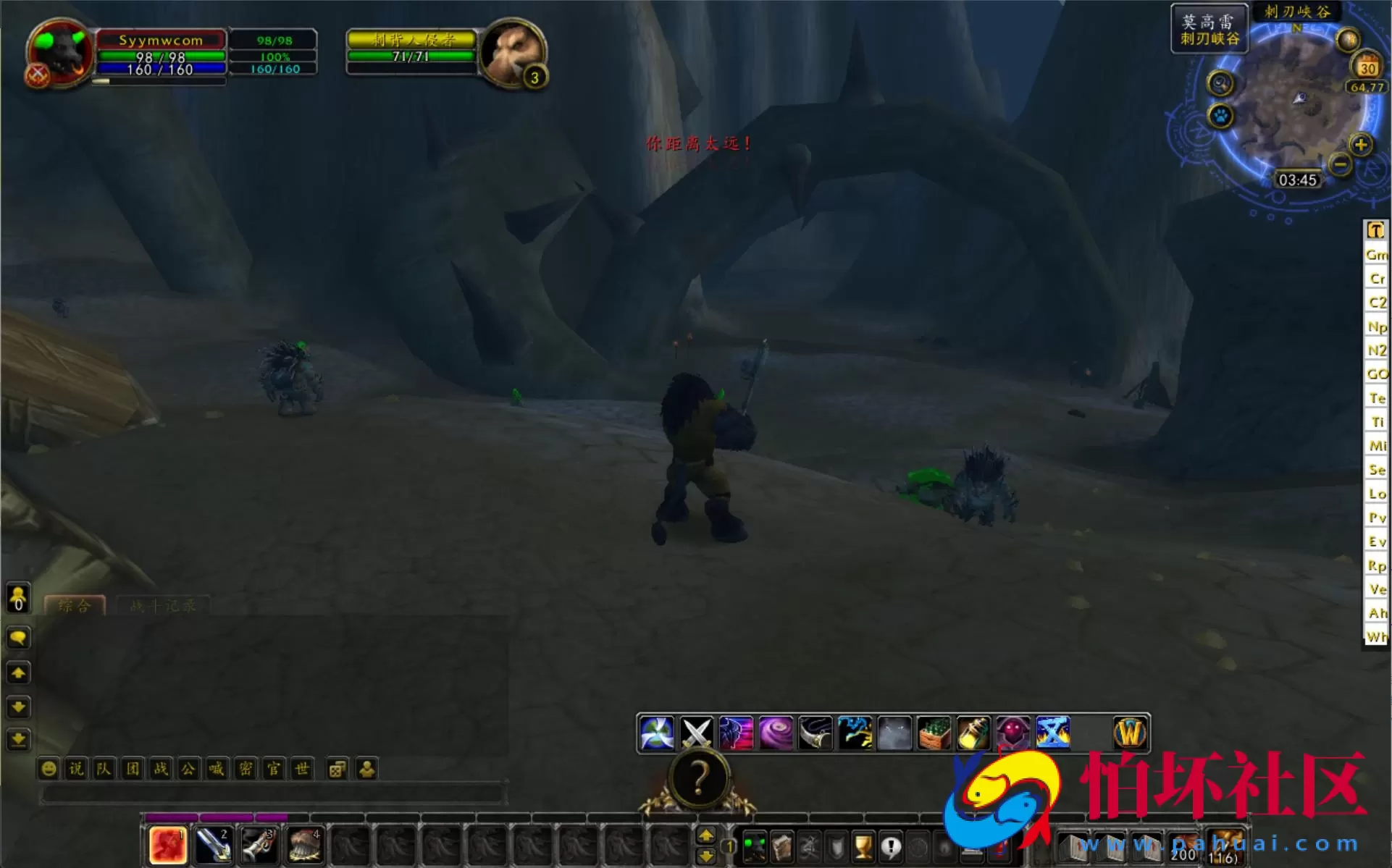
Task: Click the Gm button on right sidebar
Action: click(x=1376, y=255)
